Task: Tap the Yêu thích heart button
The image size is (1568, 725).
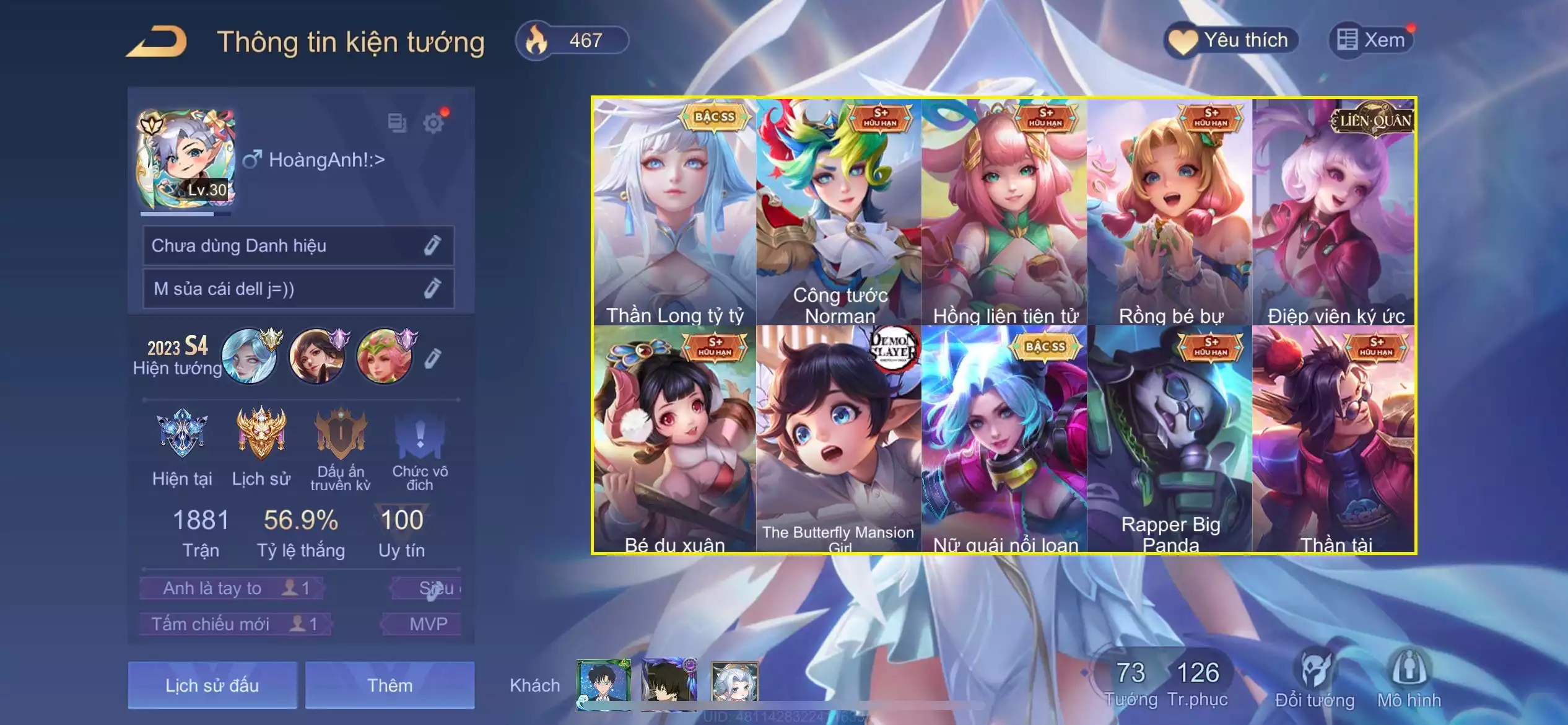Action: [x=1231, y=41]
